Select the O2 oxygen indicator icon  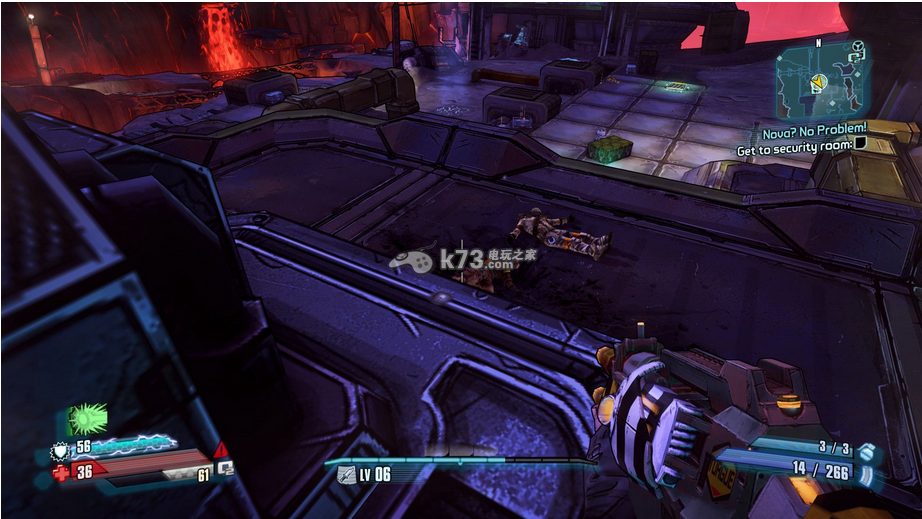tap(227, 468)
